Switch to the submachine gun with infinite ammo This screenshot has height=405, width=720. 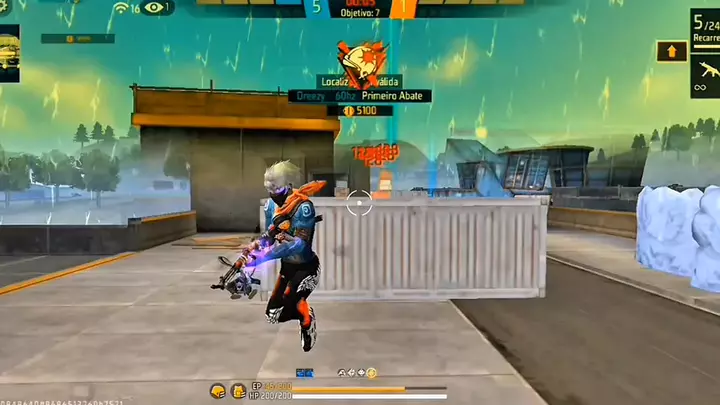(705, 76)
